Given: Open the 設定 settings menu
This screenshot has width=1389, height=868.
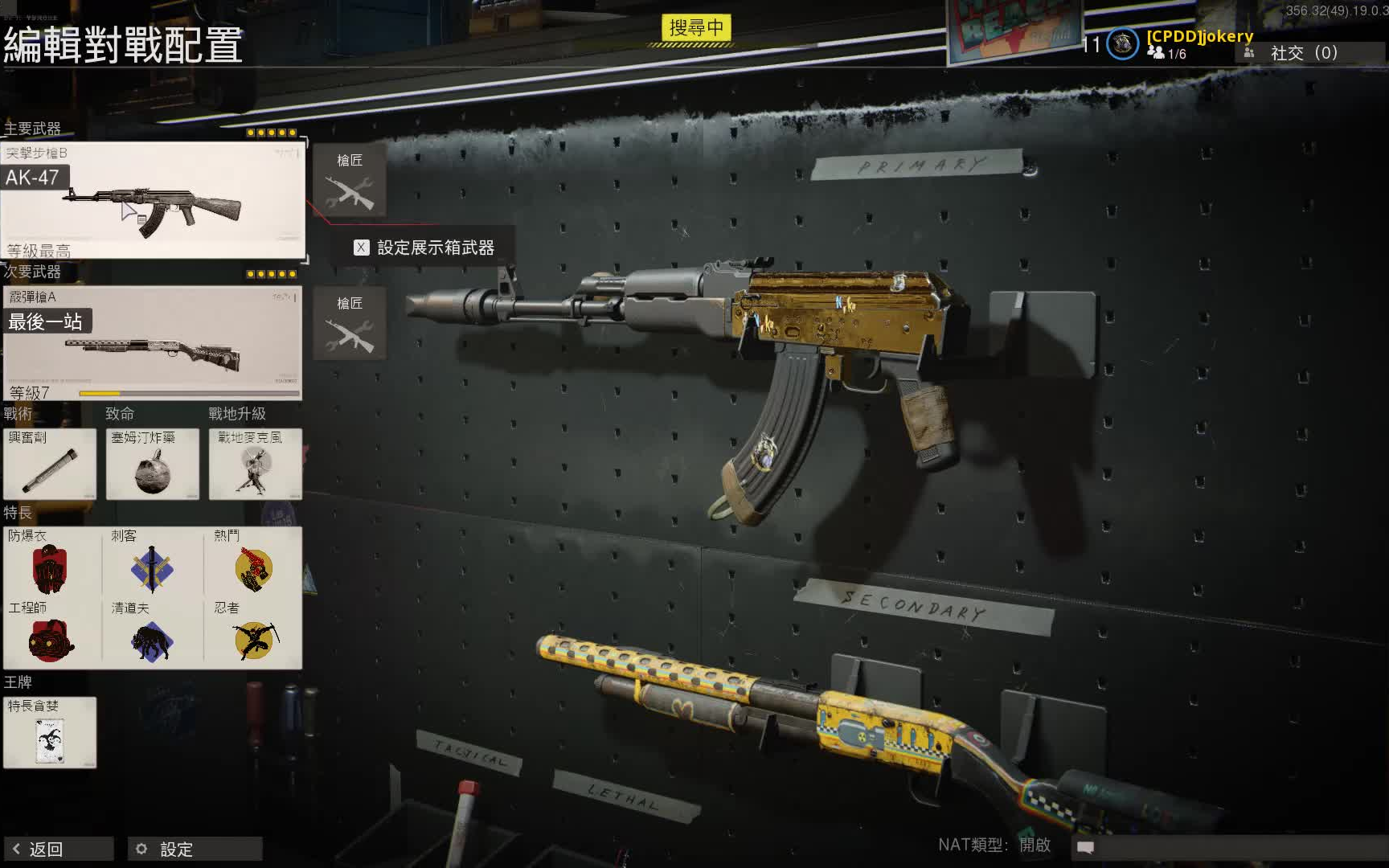Looking at the screenshot, I should 195,849.
